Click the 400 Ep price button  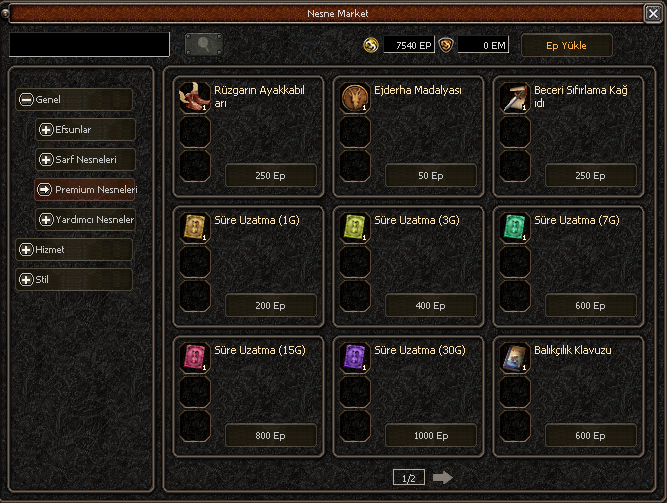(x=430, y=306)
